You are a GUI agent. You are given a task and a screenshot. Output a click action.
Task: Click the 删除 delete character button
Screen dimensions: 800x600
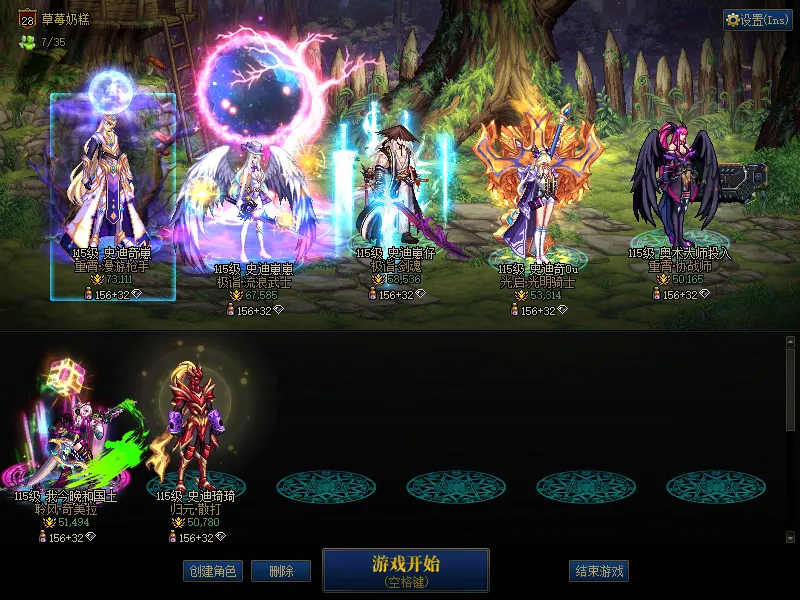coord(280,572)
